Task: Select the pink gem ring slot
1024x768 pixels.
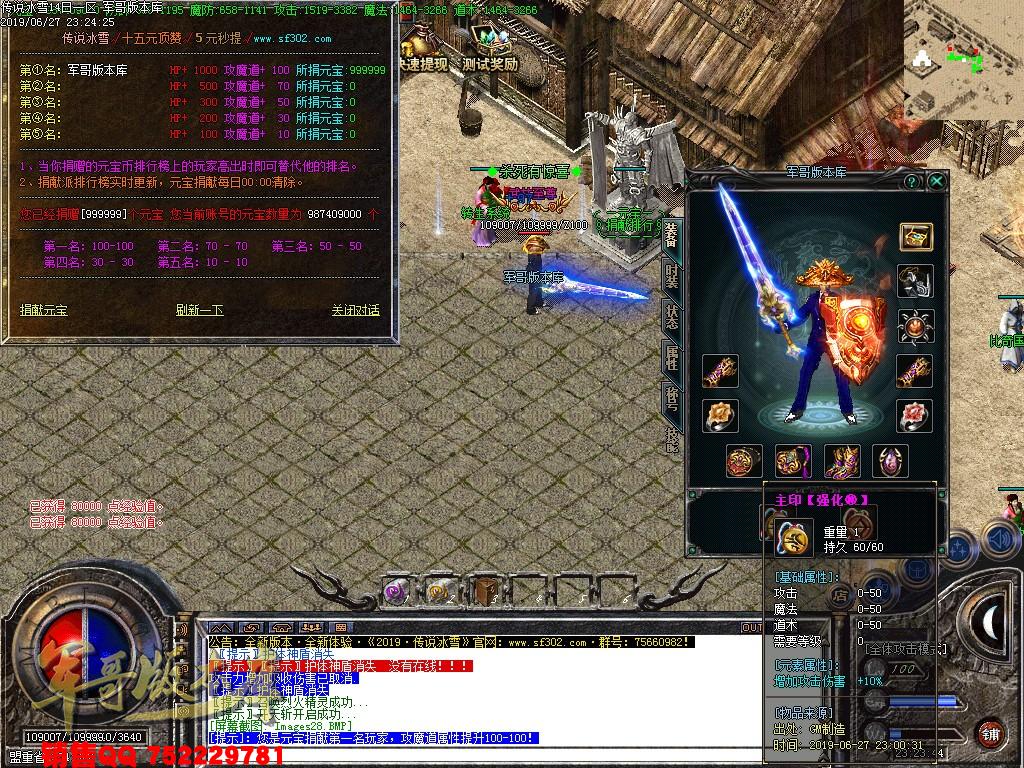Action: click(914, 414)
